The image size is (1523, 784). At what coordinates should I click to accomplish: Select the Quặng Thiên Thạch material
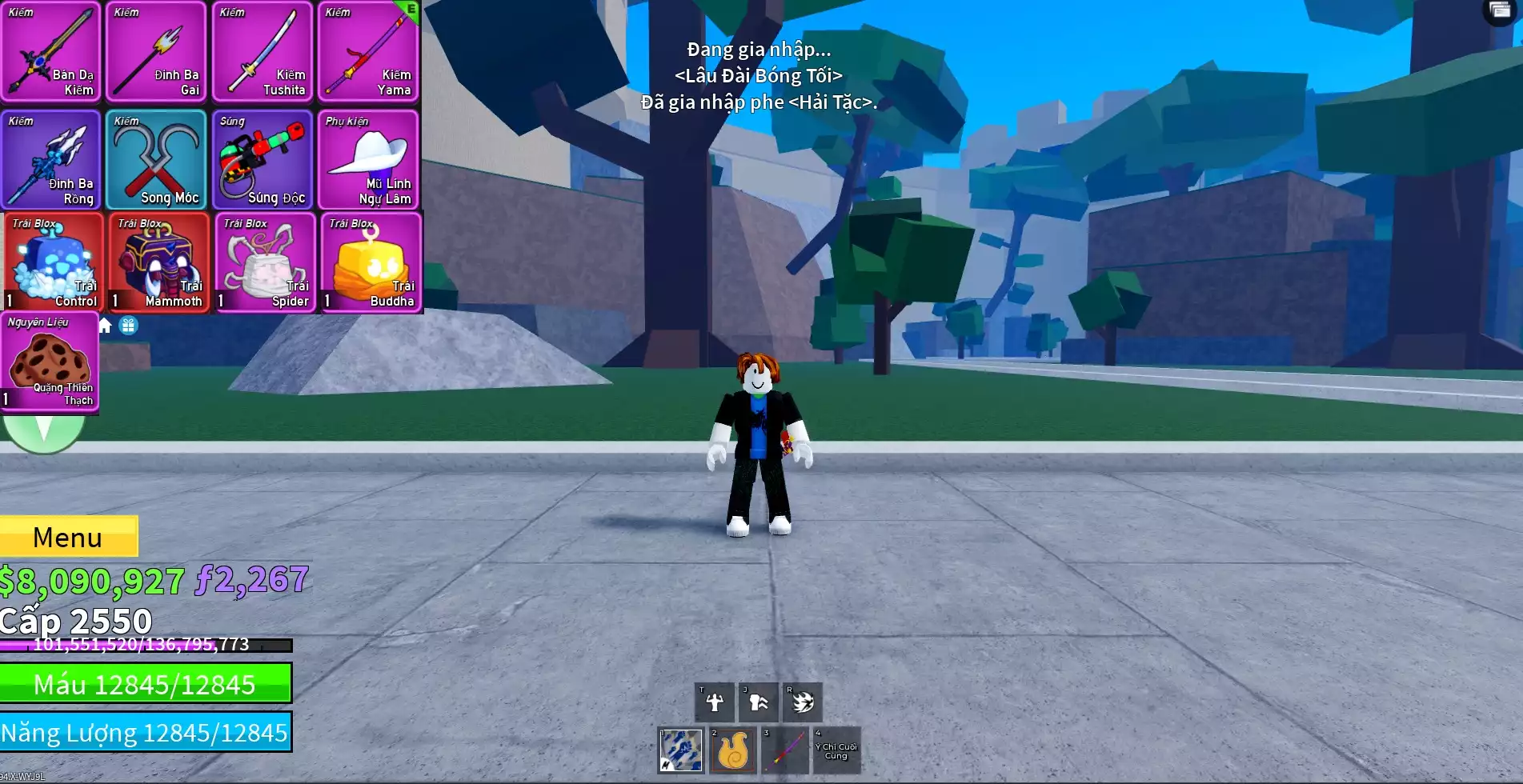point(50,362)
